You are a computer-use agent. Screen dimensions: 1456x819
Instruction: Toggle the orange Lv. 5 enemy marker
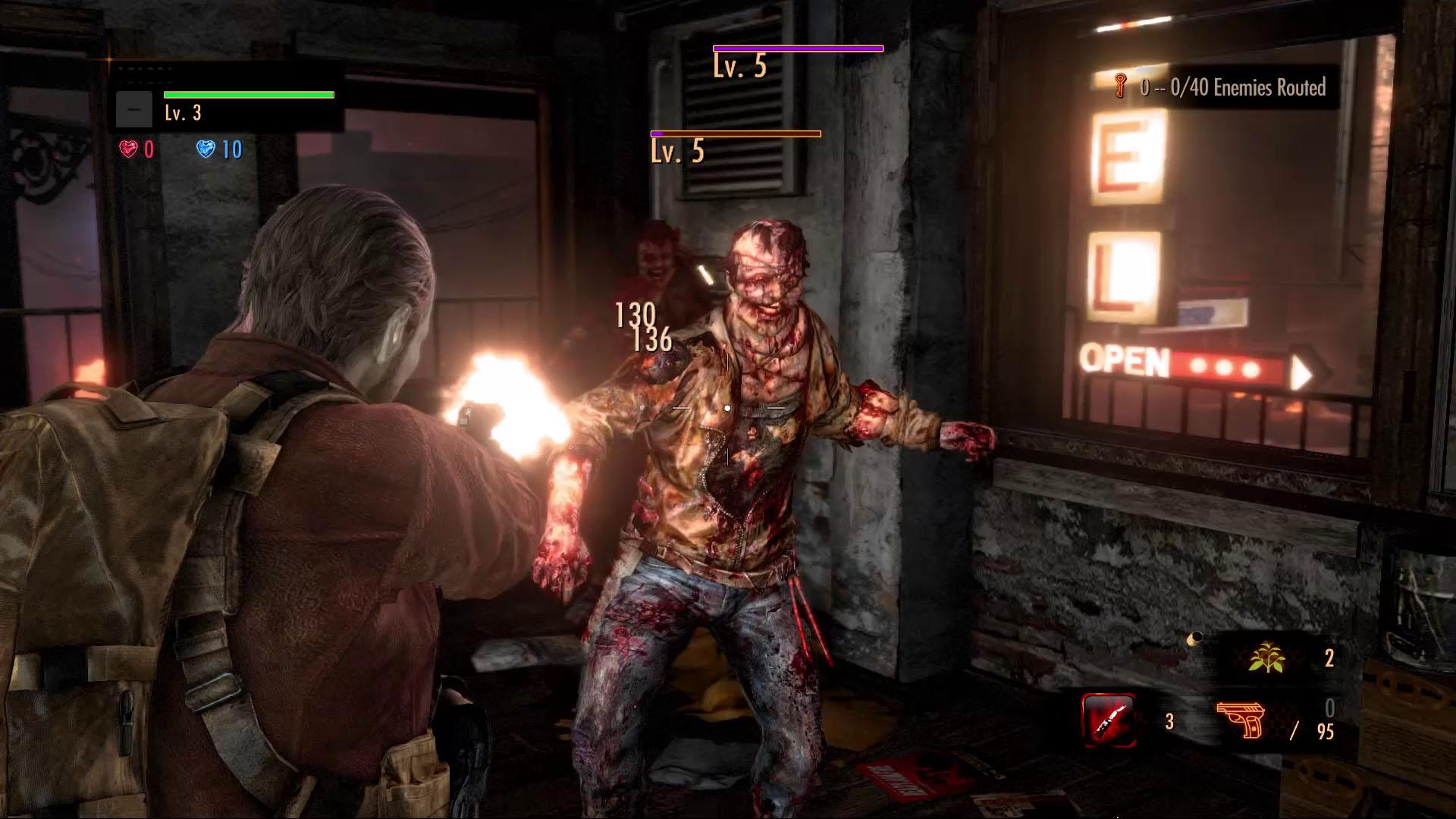[734, 133]
